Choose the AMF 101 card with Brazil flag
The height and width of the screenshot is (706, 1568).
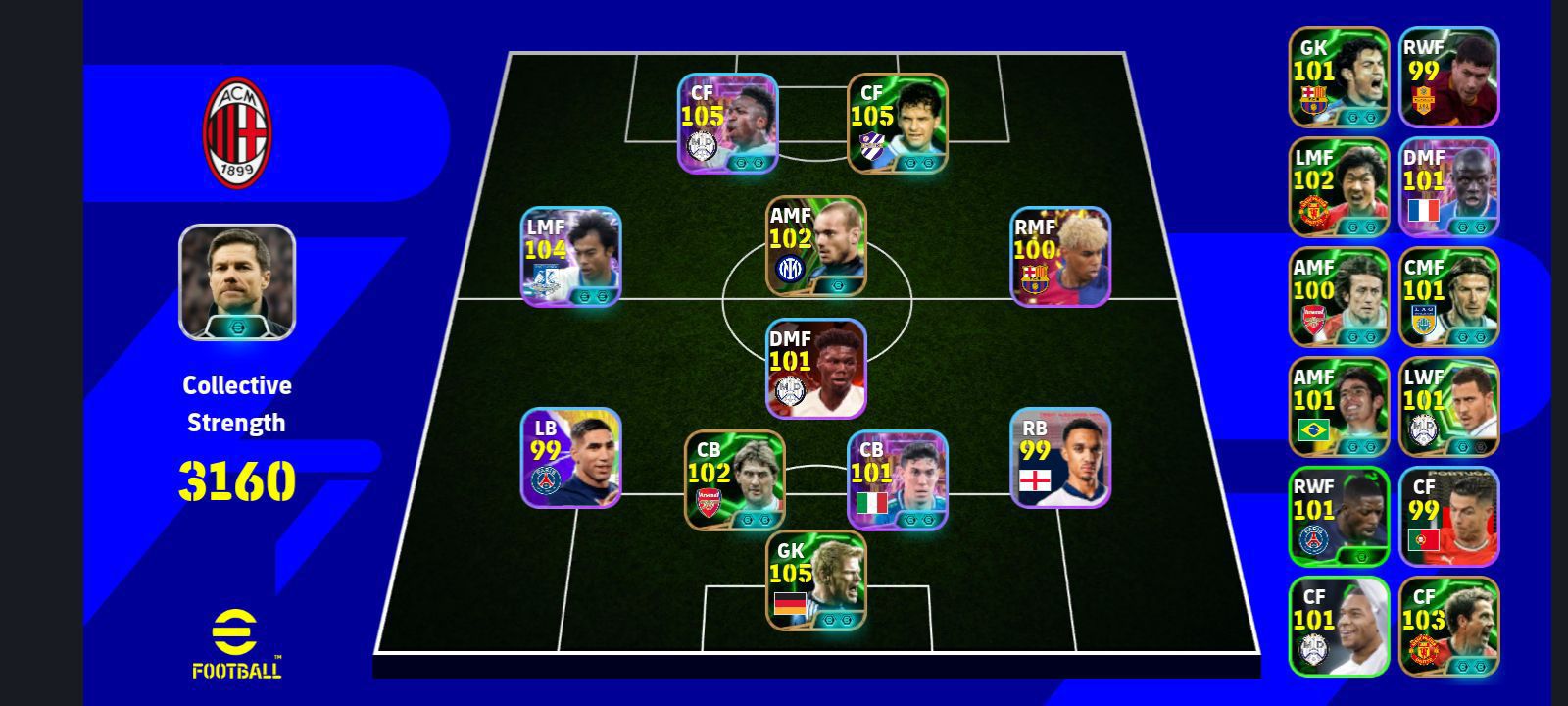[1339, 407]
